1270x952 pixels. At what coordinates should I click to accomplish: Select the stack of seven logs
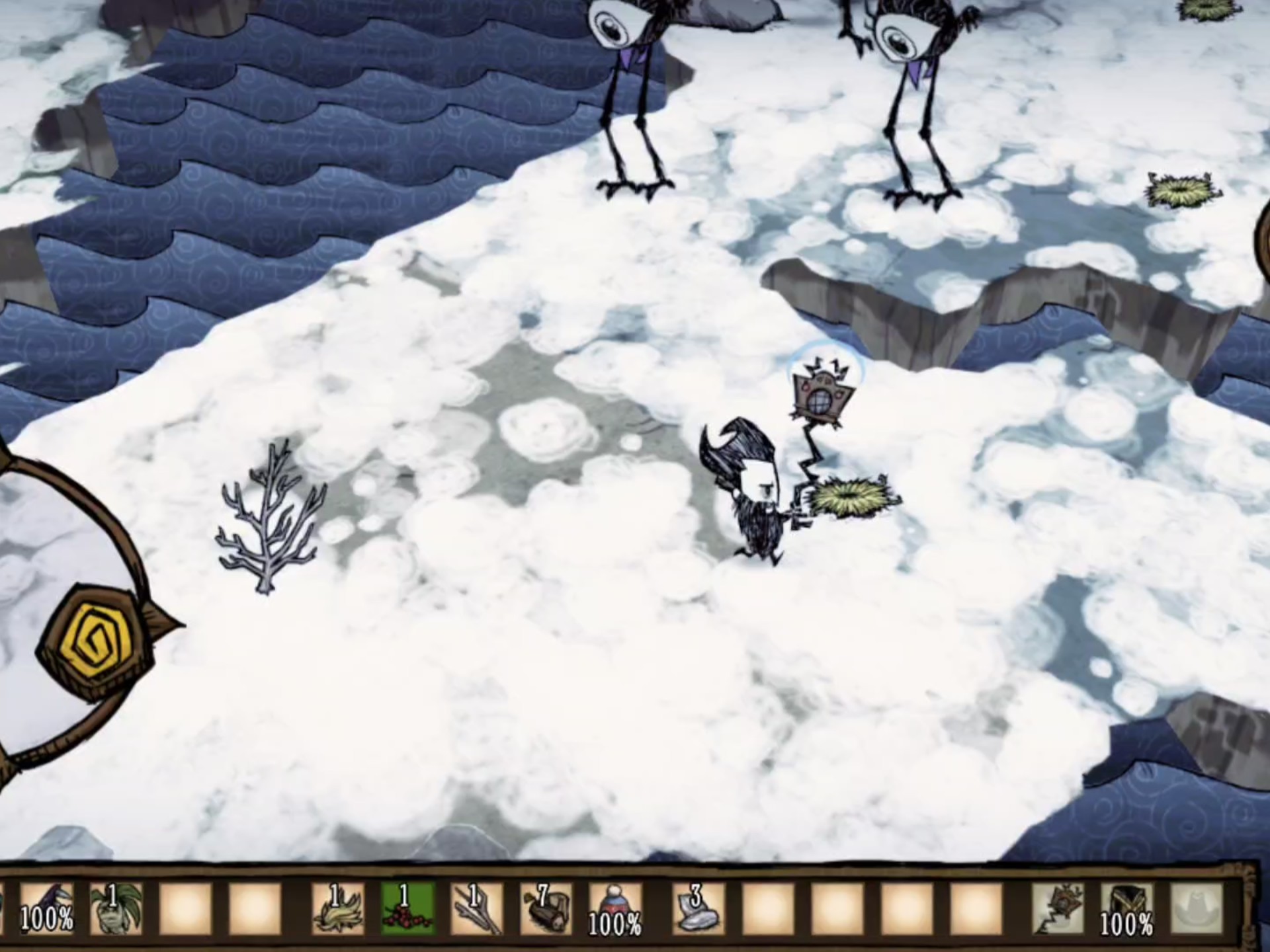click(x=546, y=908)
